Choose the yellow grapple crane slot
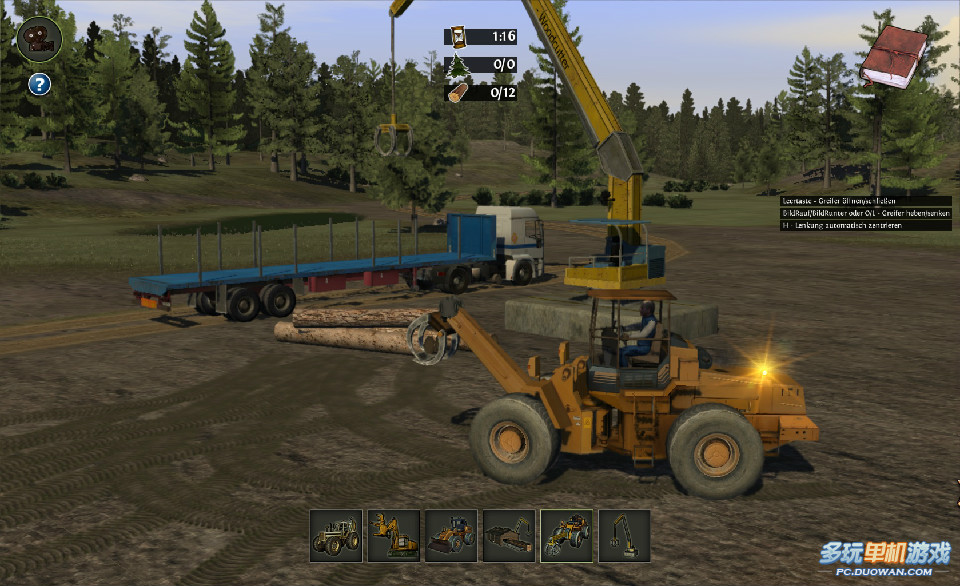 tap(624, 536)
